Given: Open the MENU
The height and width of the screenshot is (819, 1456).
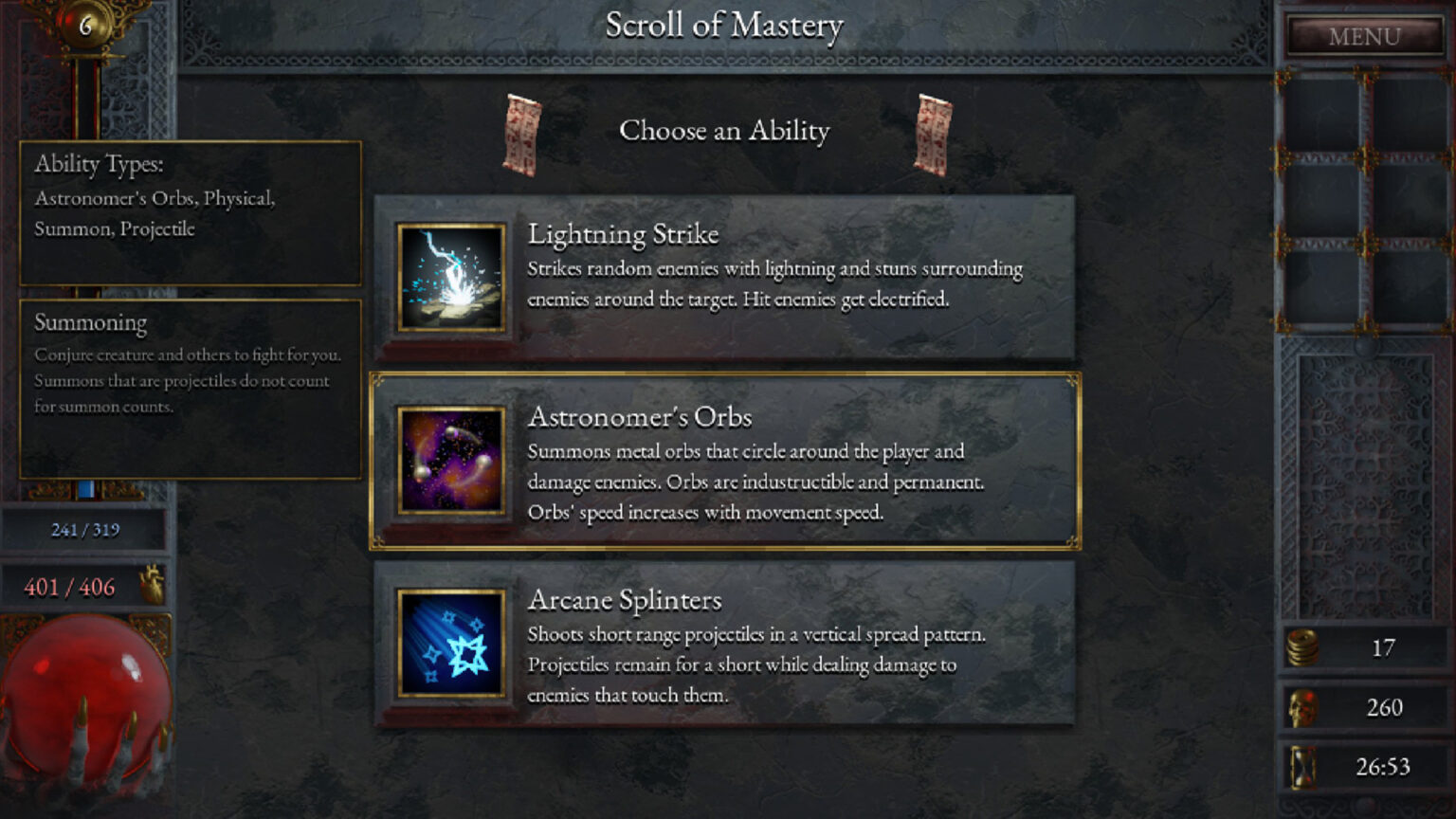Looking at the screenshot, I should coord(1363,36).
